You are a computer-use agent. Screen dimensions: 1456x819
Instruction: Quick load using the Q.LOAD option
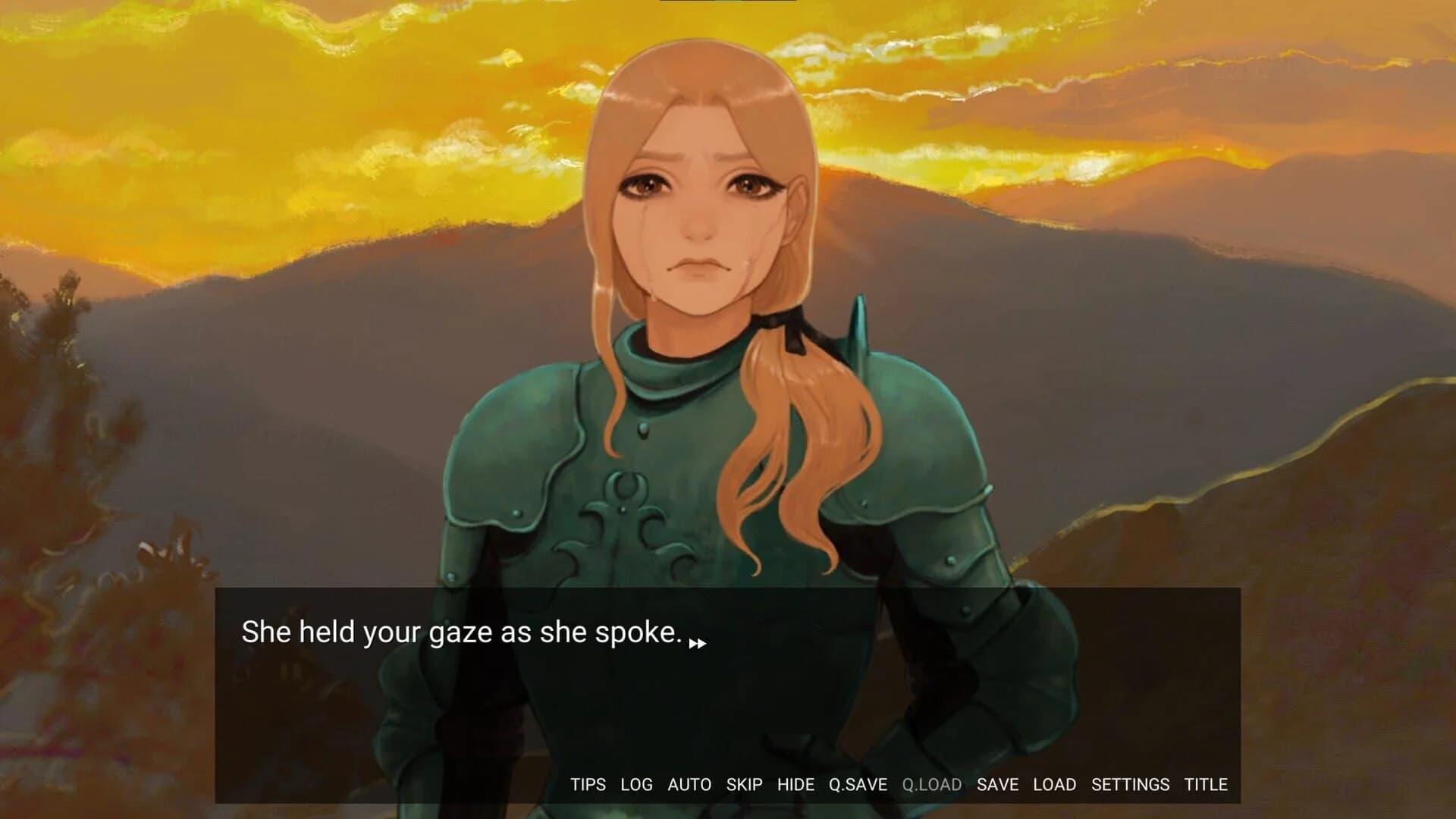coord(931,786)
